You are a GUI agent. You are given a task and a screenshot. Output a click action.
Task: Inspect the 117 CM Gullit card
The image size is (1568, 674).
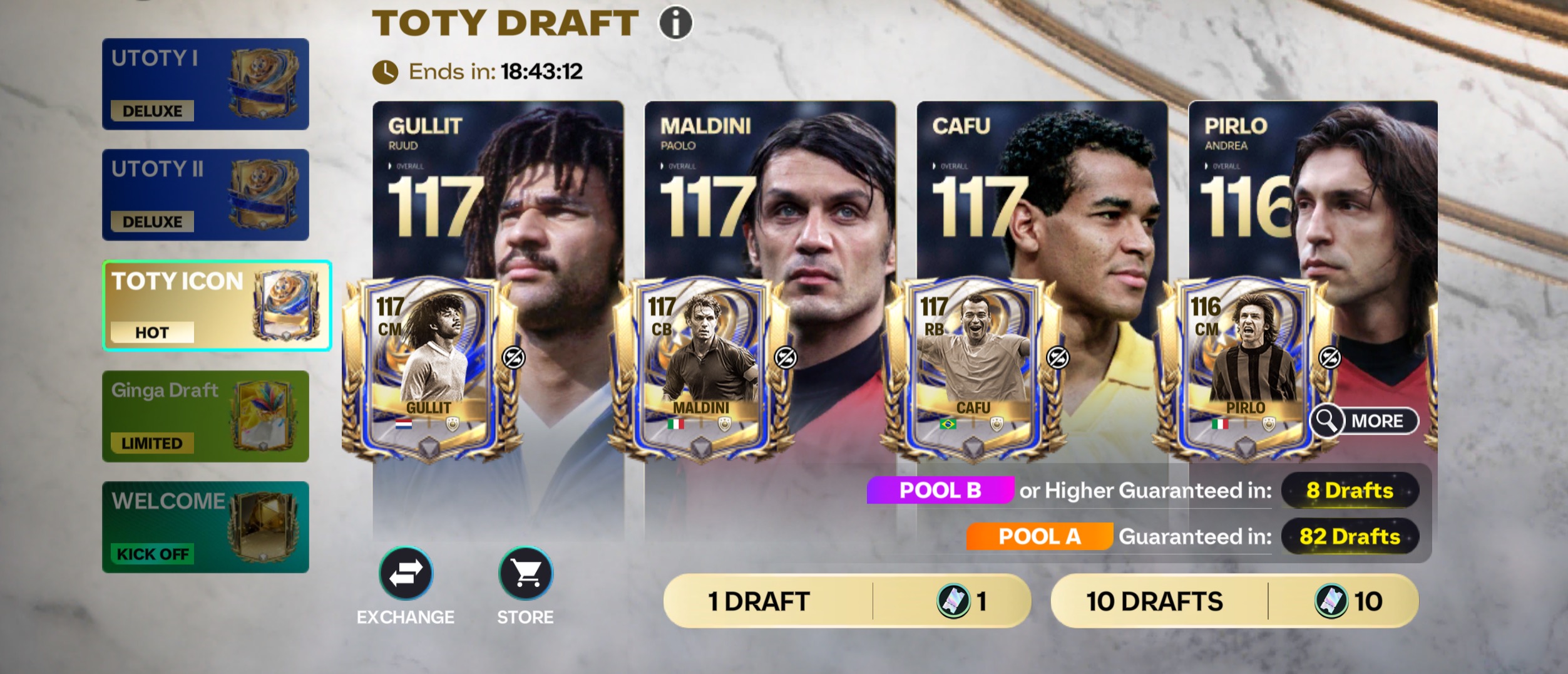coord(429,370)
